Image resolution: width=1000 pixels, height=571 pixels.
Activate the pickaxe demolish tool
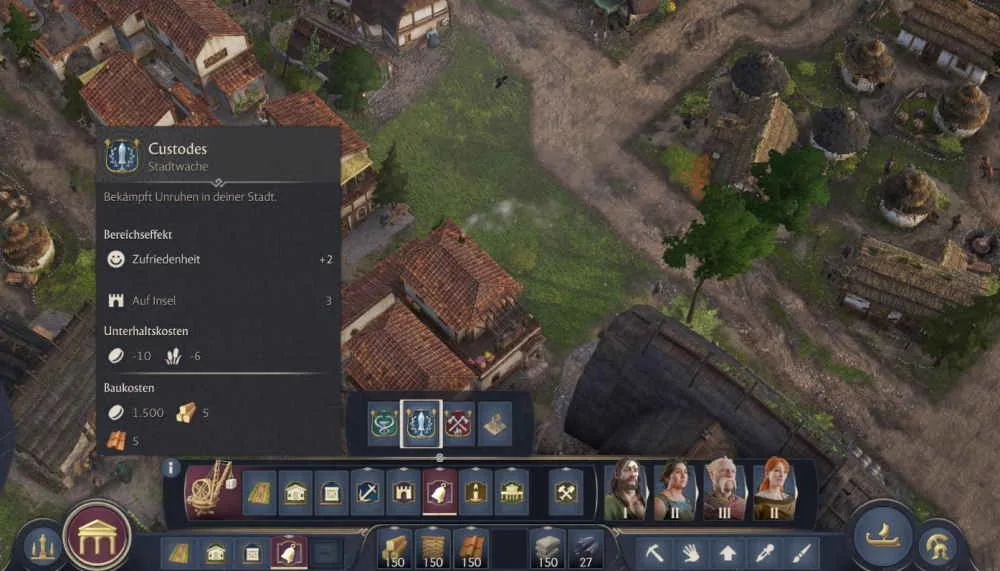coord(655,552)
